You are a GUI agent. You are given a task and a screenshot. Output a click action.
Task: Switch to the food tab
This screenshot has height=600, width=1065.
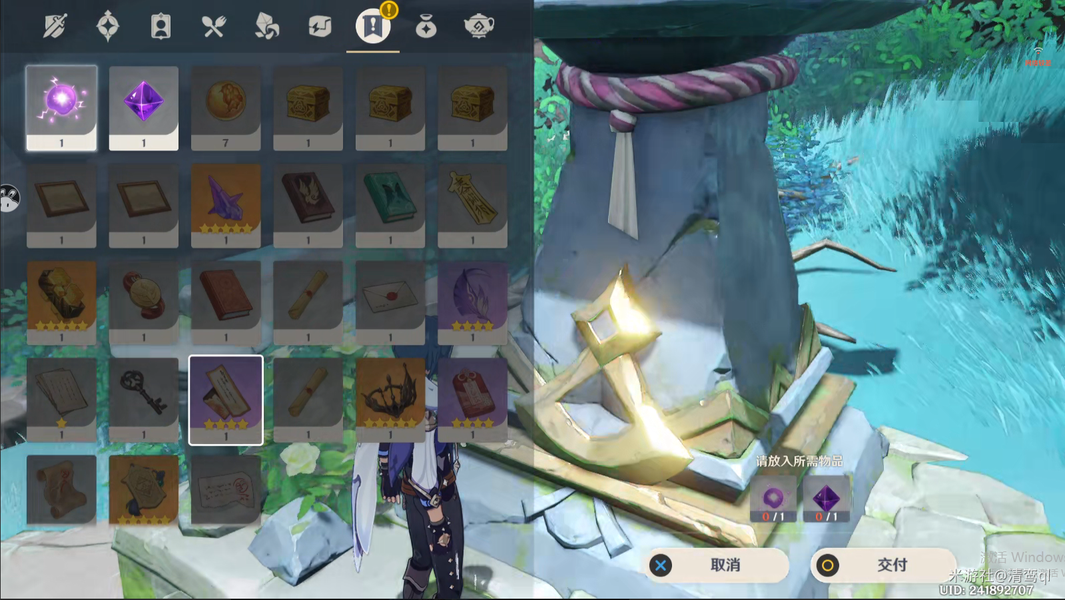click(x=214, y=26)
